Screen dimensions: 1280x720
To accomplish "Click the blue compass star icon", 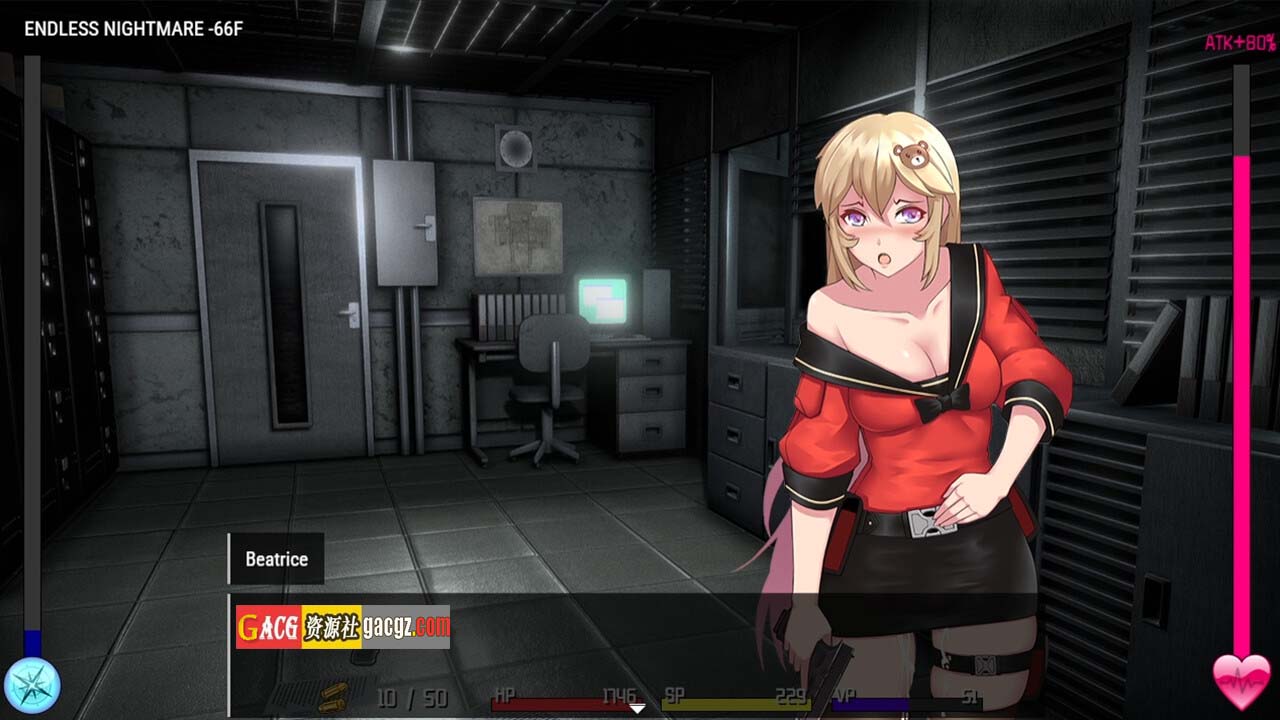I will (32, 685).
